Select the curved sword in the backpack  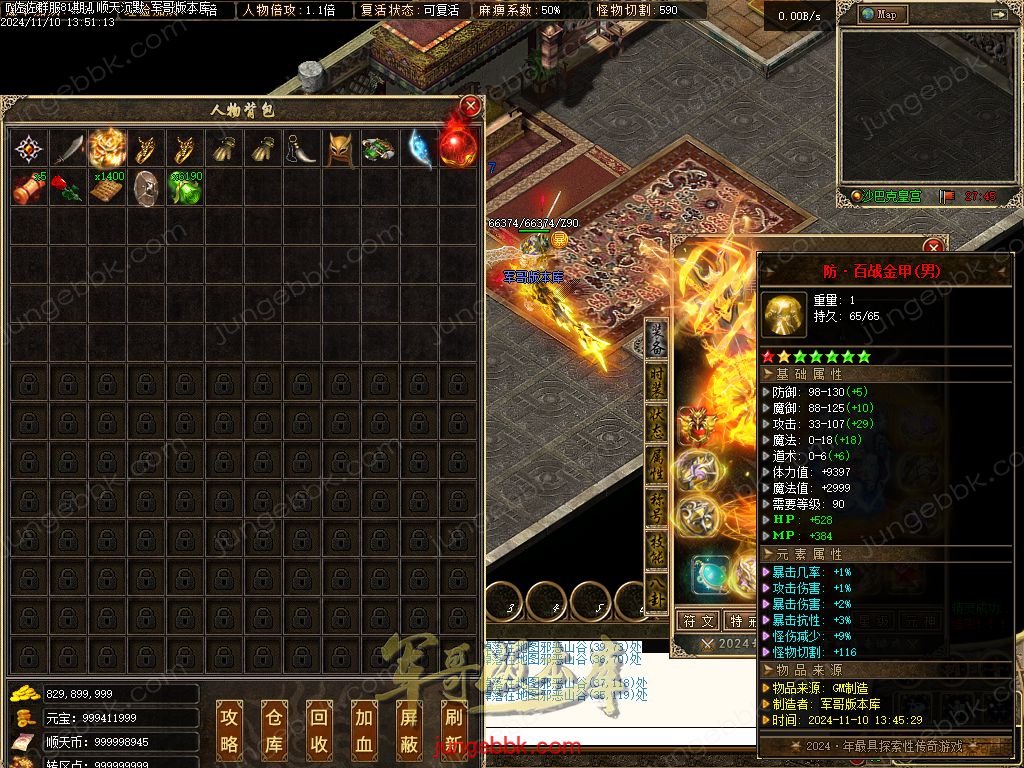click(x=69, y=150)
